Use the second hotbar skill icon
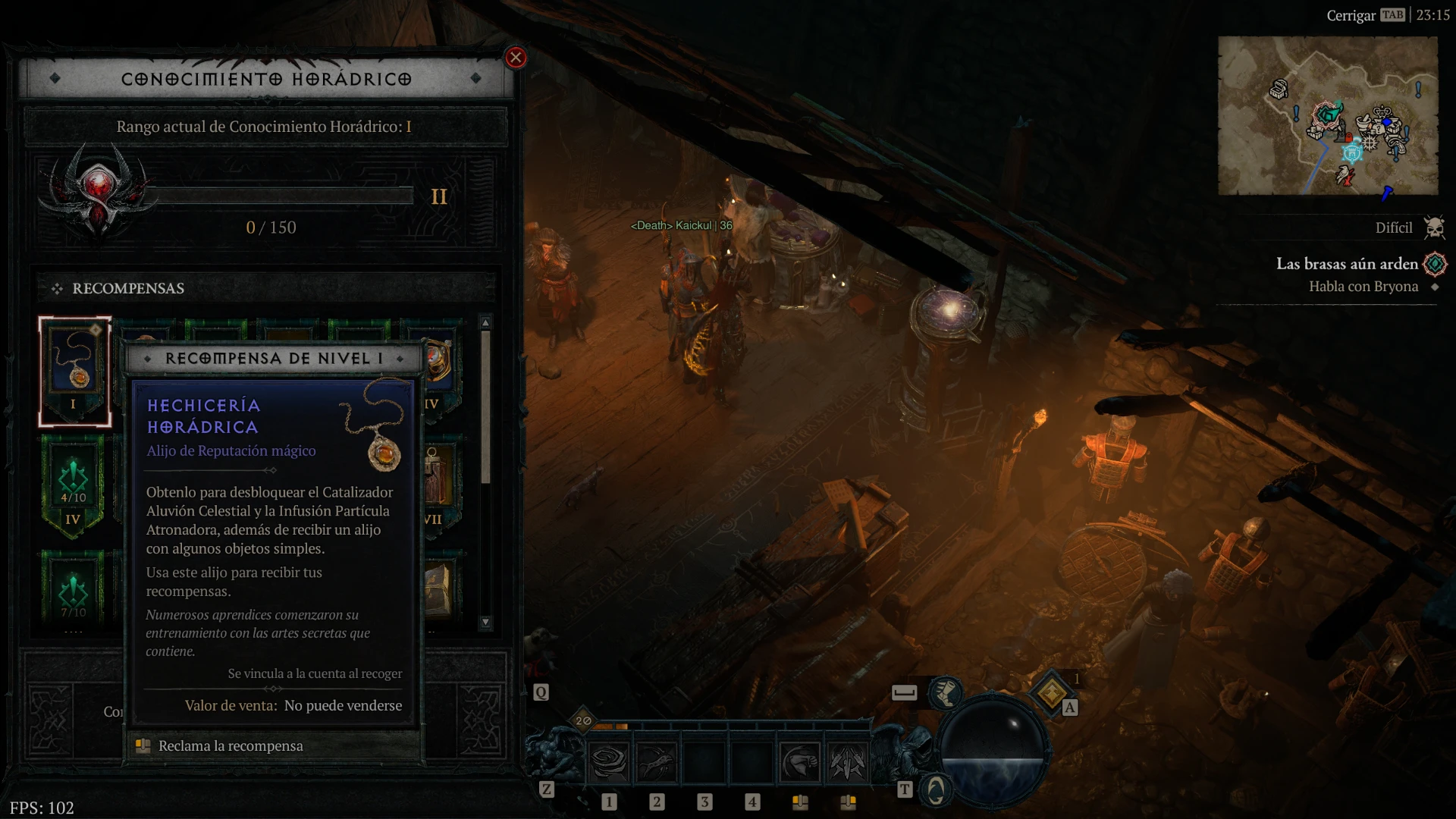 click(x=657, y=762)
